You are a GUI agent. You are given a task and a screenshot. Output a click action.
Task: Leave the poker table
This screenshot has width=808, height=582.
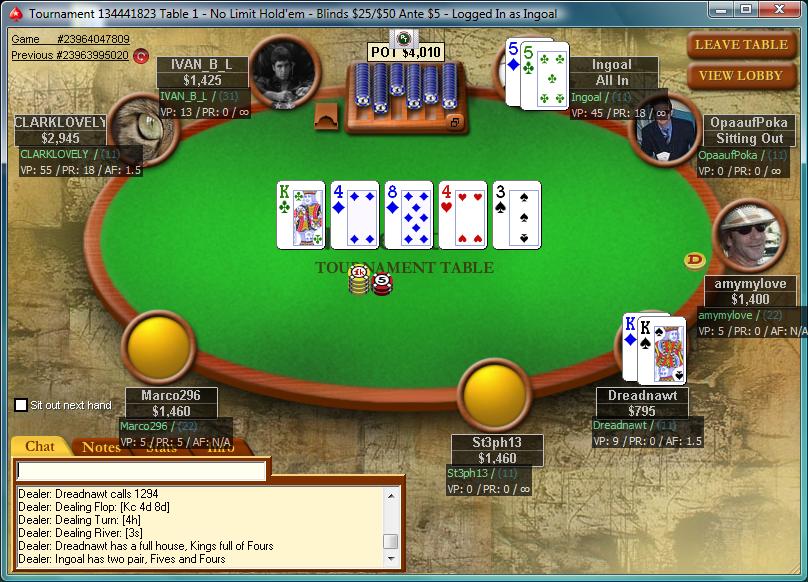point(741,44)
